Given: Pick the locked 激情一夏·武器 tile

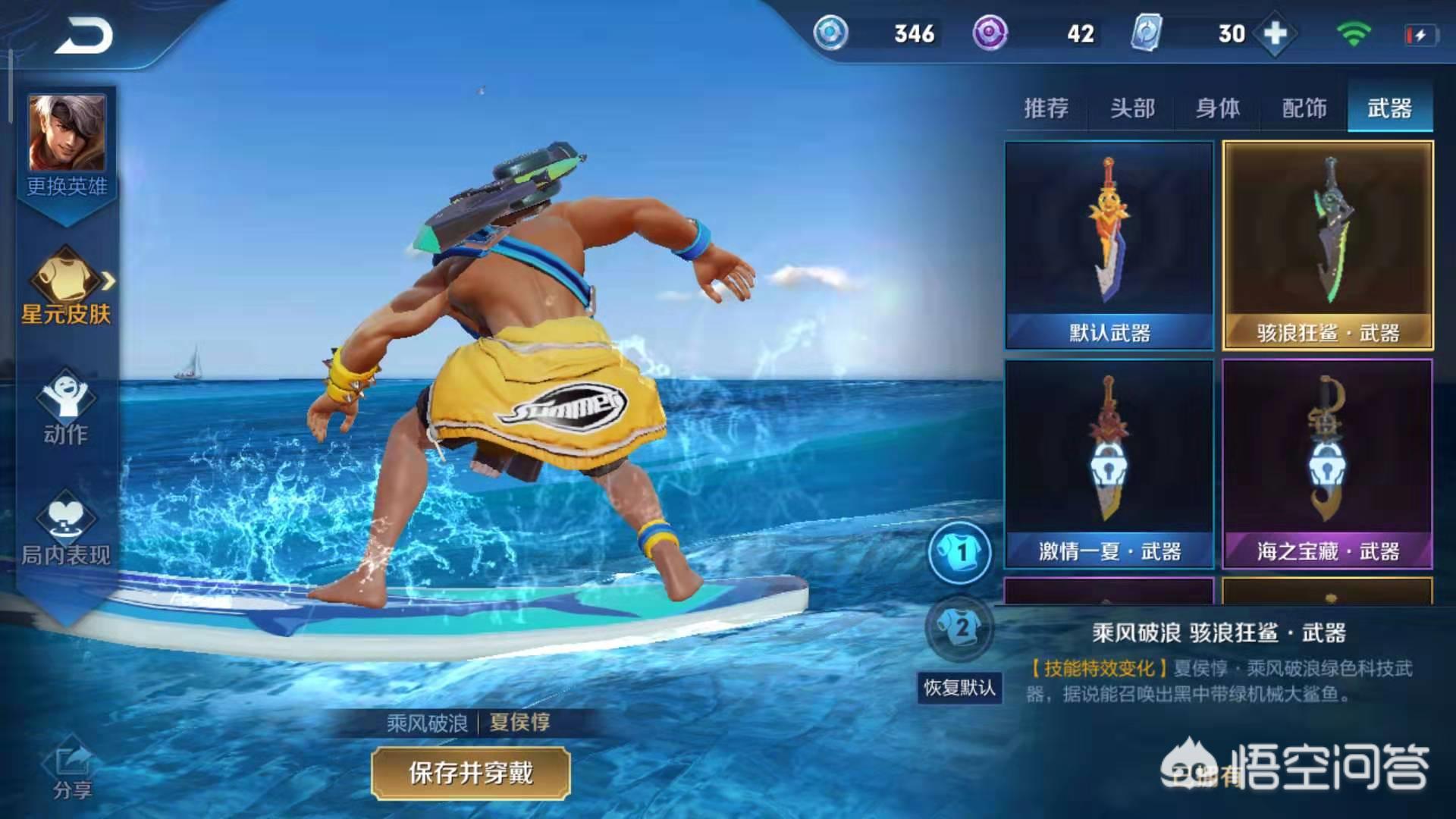Looking at the screenshot, I should [1109, 463].
